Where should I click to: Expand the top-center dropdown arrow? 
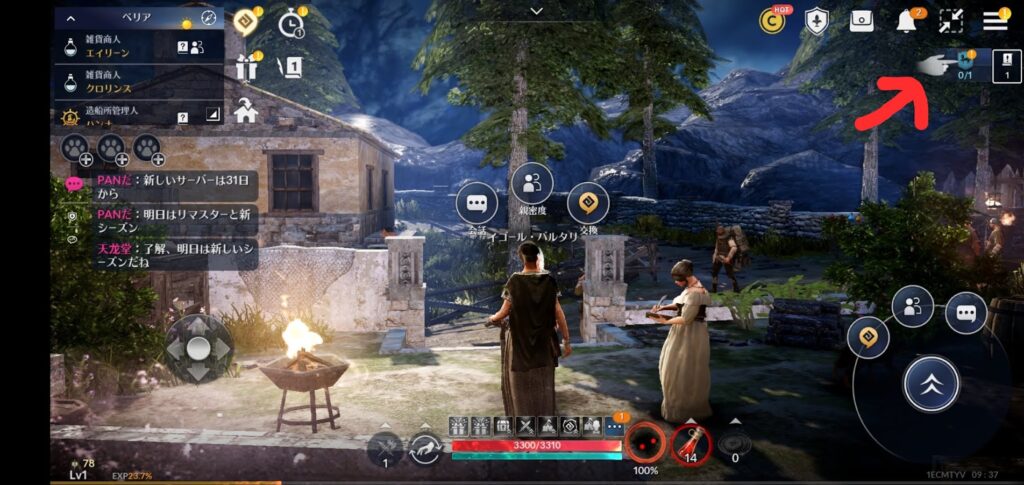[x=537, y=11]
